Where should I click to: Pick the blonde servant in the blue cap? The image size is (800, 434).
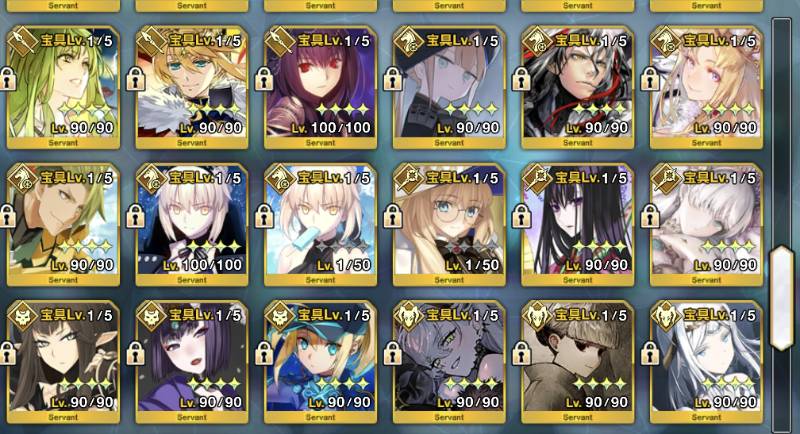[x=320, y=360]
